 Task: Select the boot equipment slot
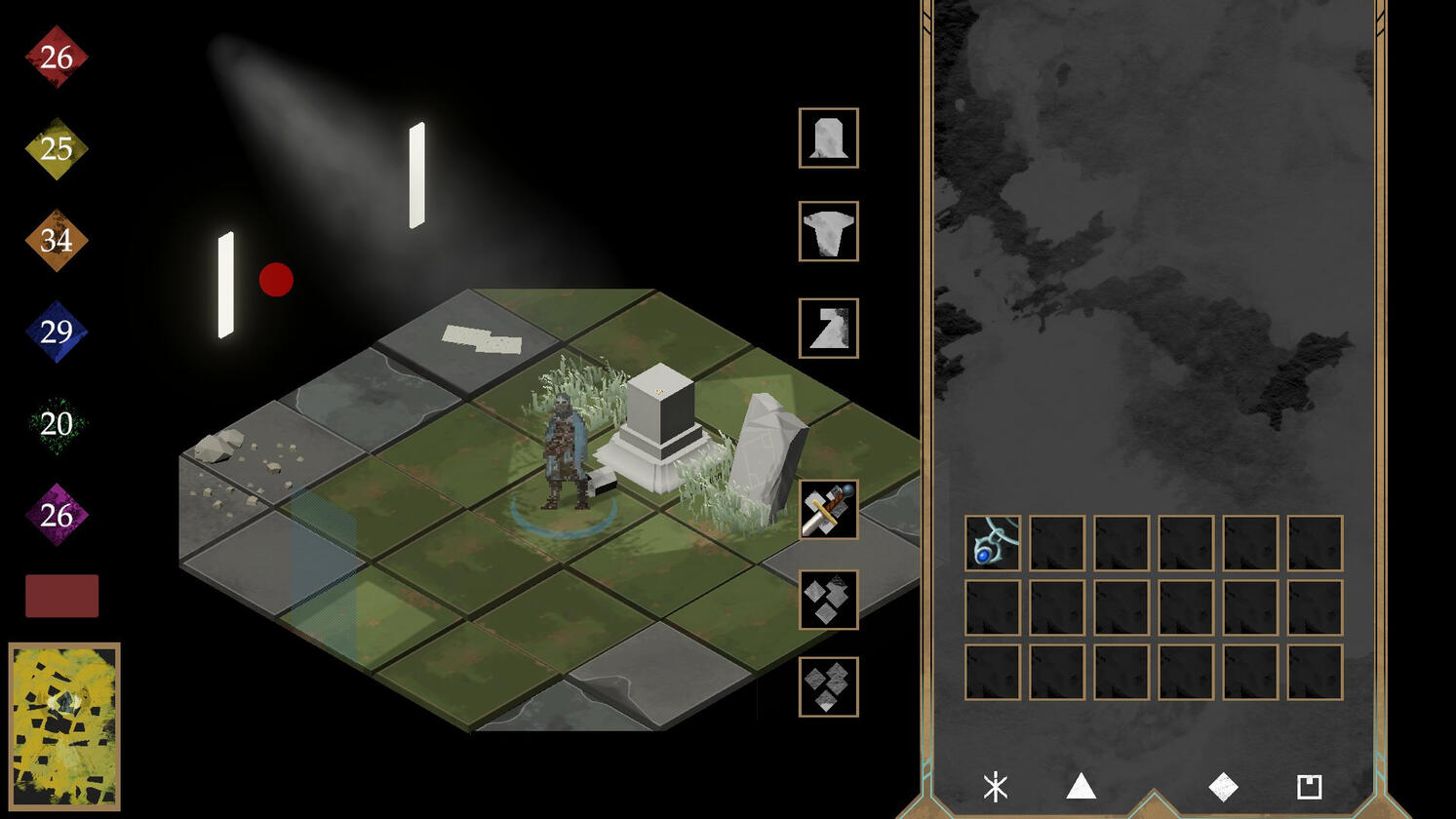[x=828, y=328]
